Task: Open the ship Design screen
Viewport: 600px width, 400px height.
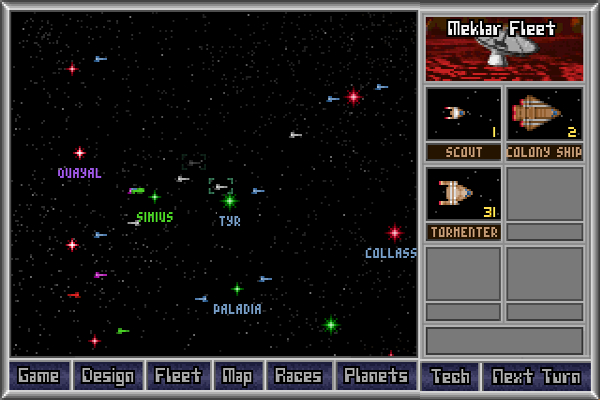Action: tap(108, 377)
